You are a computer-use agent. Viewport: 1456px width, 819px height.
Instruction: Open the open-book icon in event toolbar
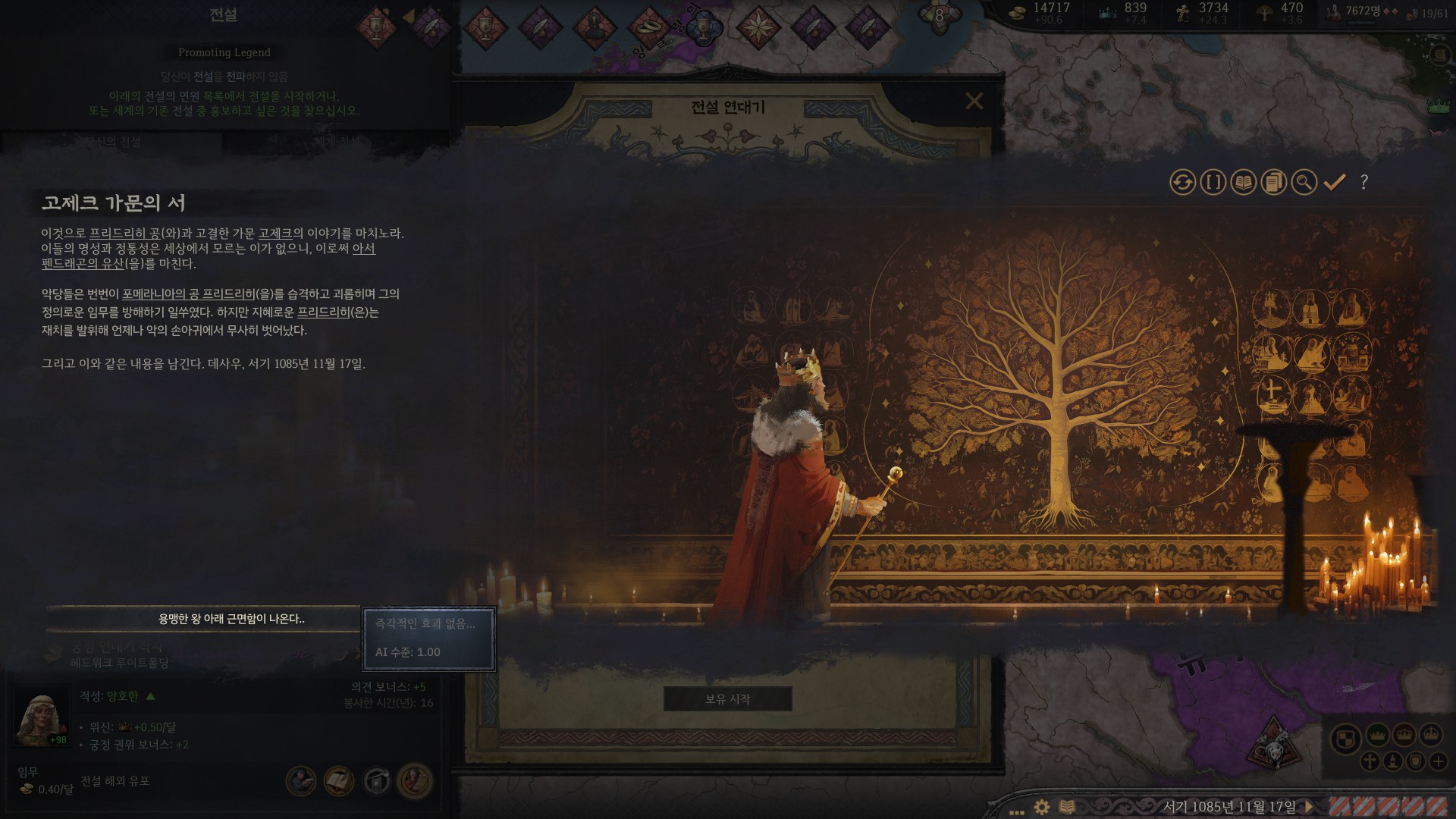click(1244, 183)
